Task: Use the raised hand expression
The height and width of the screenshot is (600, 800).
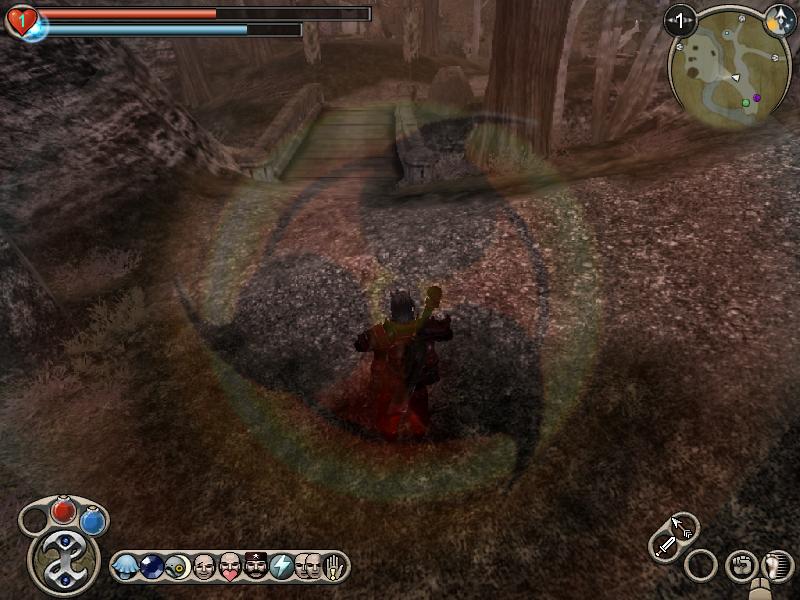Action: click(331, 567)
